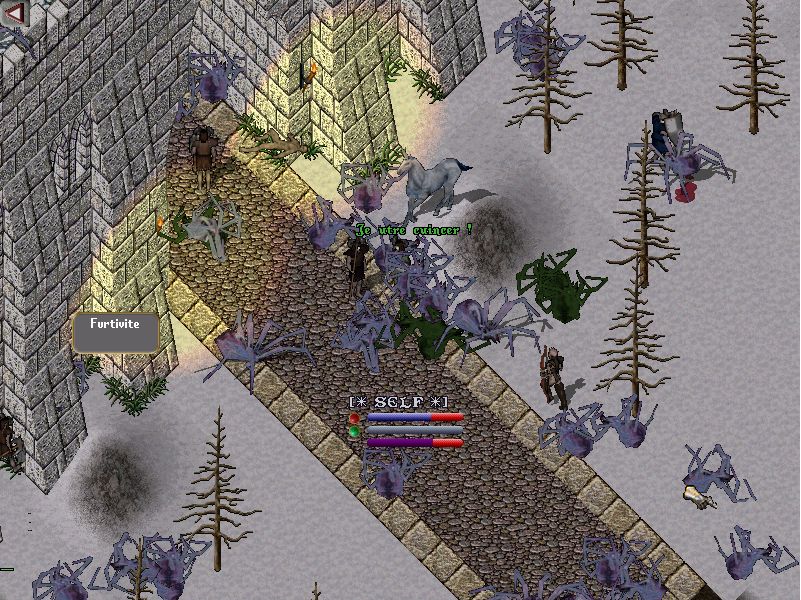Select the [* SELF *] status bar label
Image resolution: width=801 pixels, height=600 pixels.
point(398,401)
